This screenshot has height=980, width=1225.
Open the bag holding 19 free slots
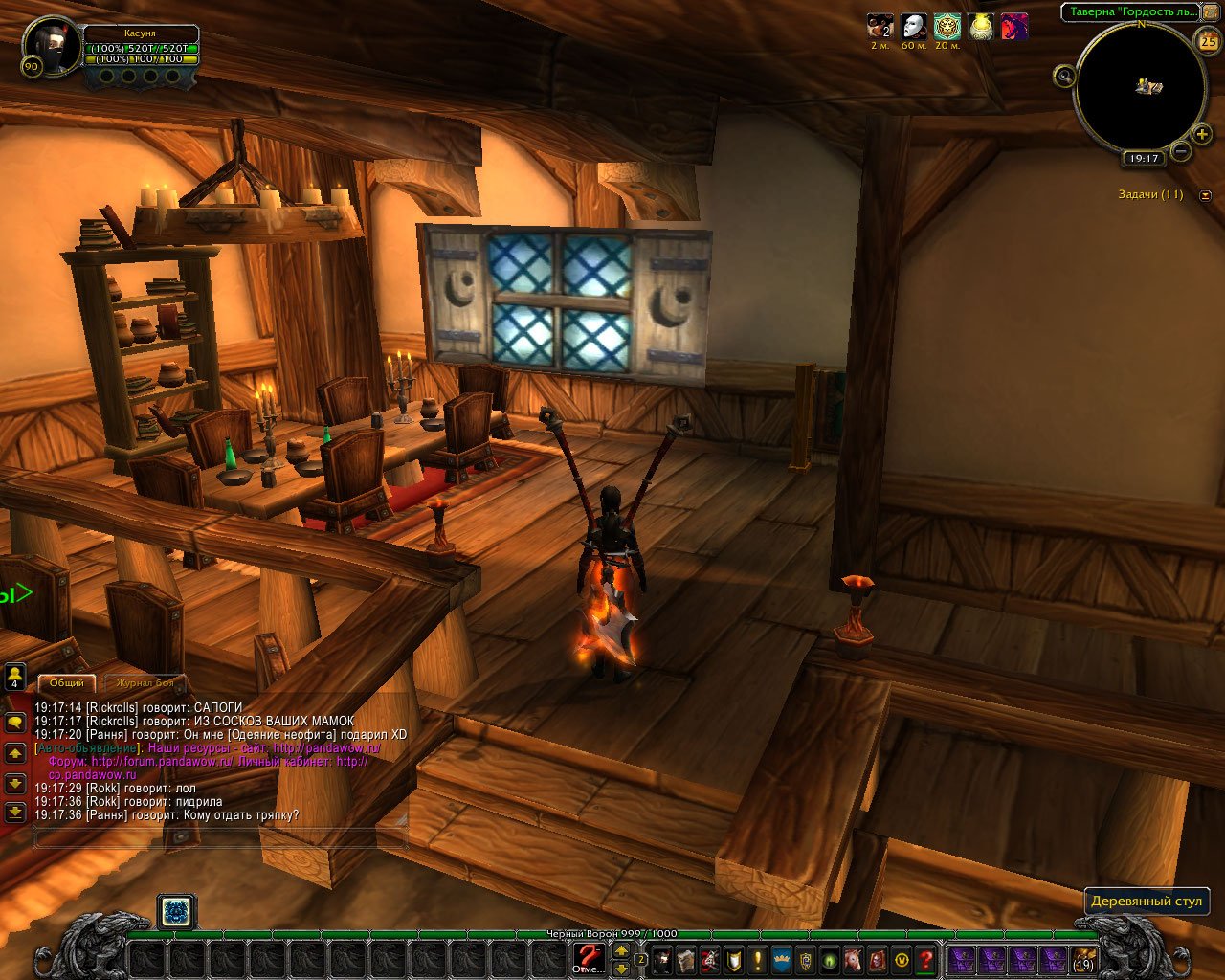1082,959
